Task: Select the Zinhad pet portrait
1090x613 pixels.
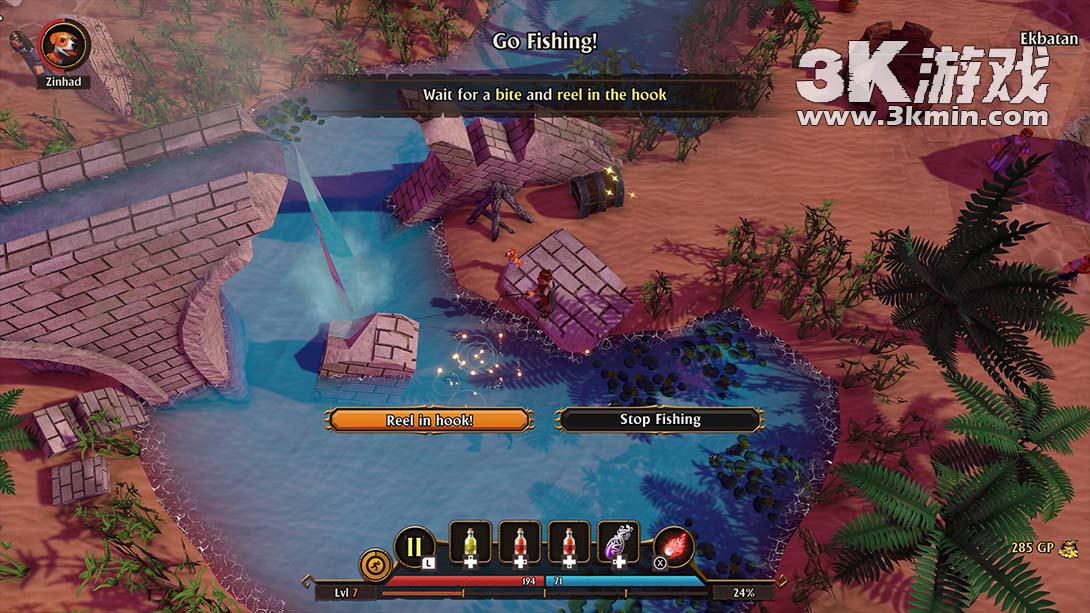Action: 65,45
